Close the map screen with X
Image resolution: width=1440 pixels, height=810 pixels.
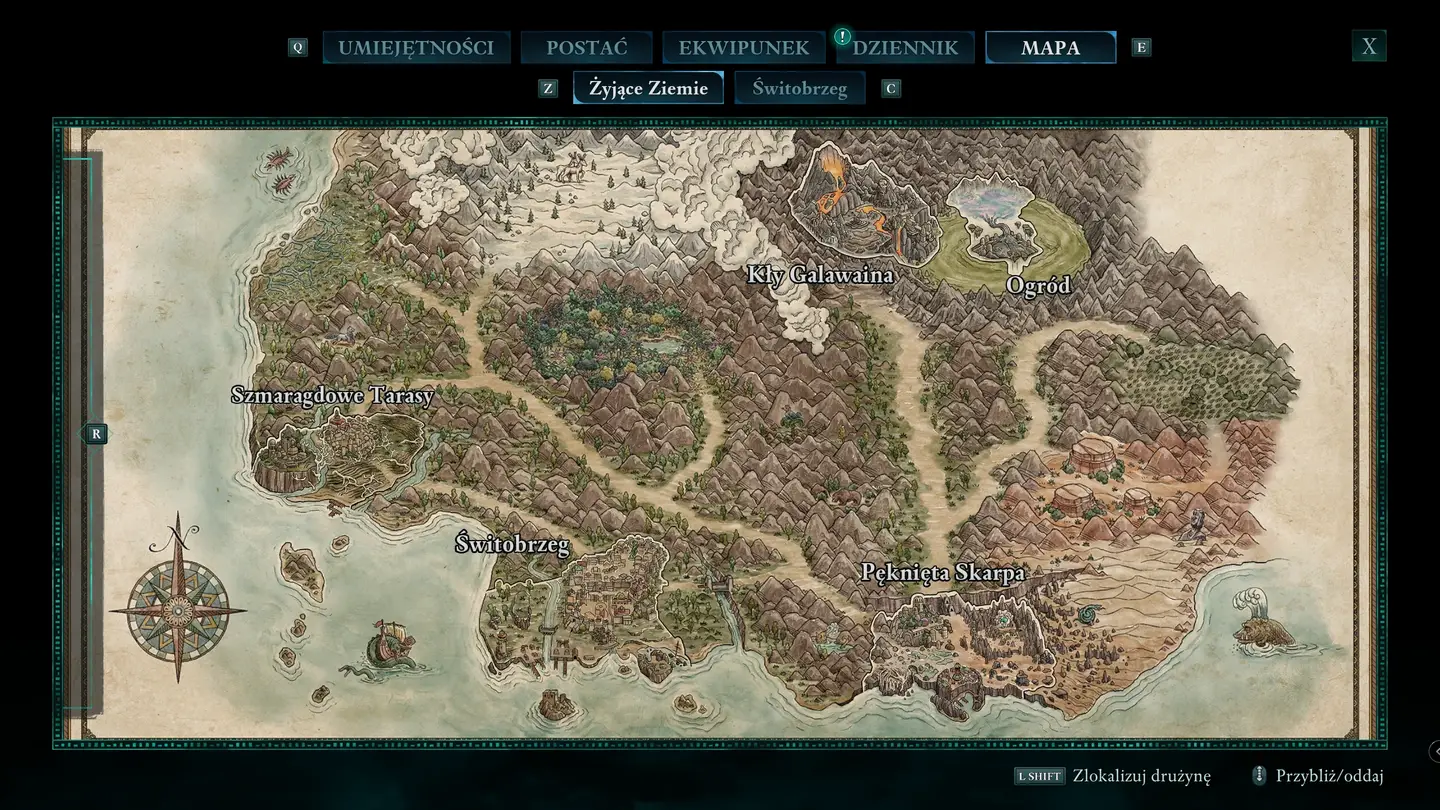click(x=1369, y=46)
